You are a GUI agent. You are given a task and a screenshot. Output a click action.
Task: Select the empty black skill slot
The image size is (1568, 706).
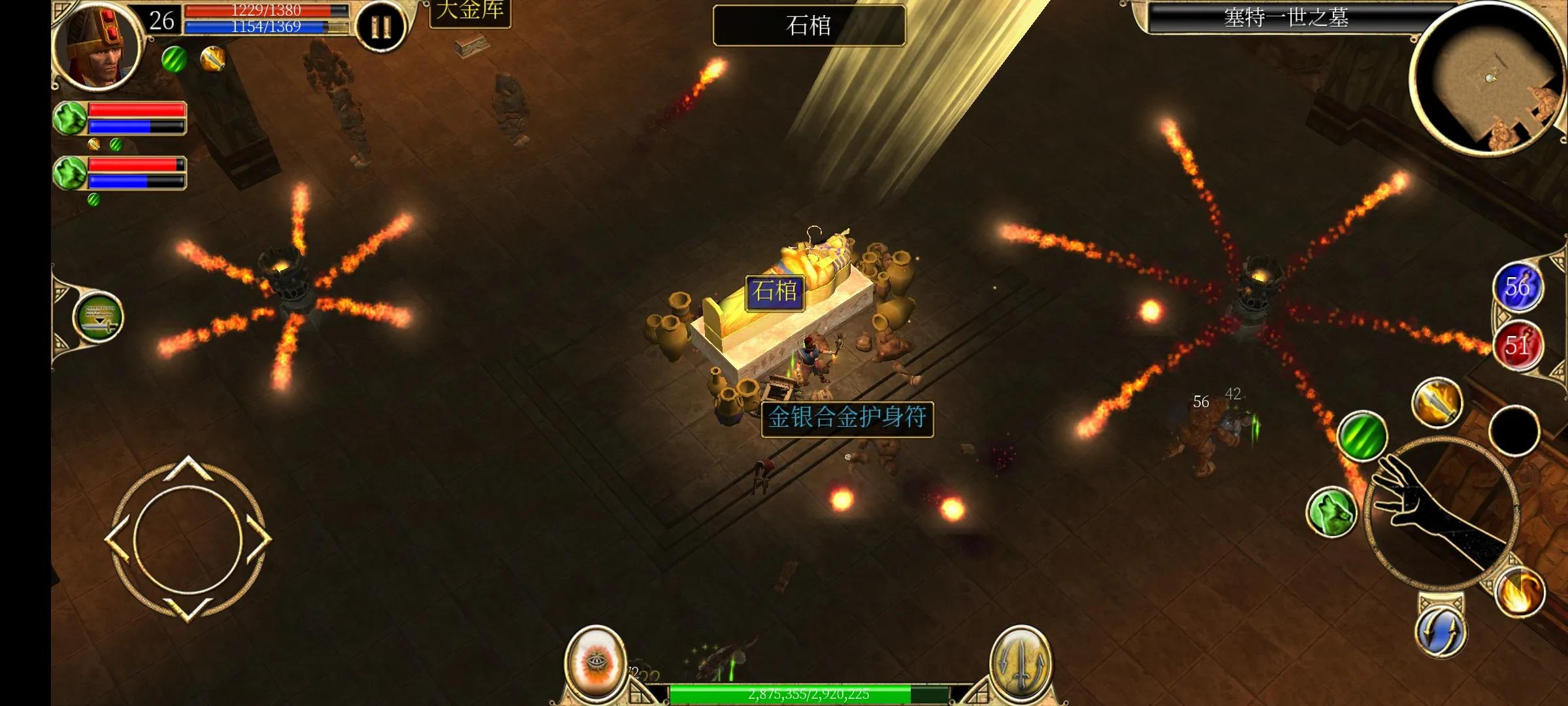click(1514, 430)
